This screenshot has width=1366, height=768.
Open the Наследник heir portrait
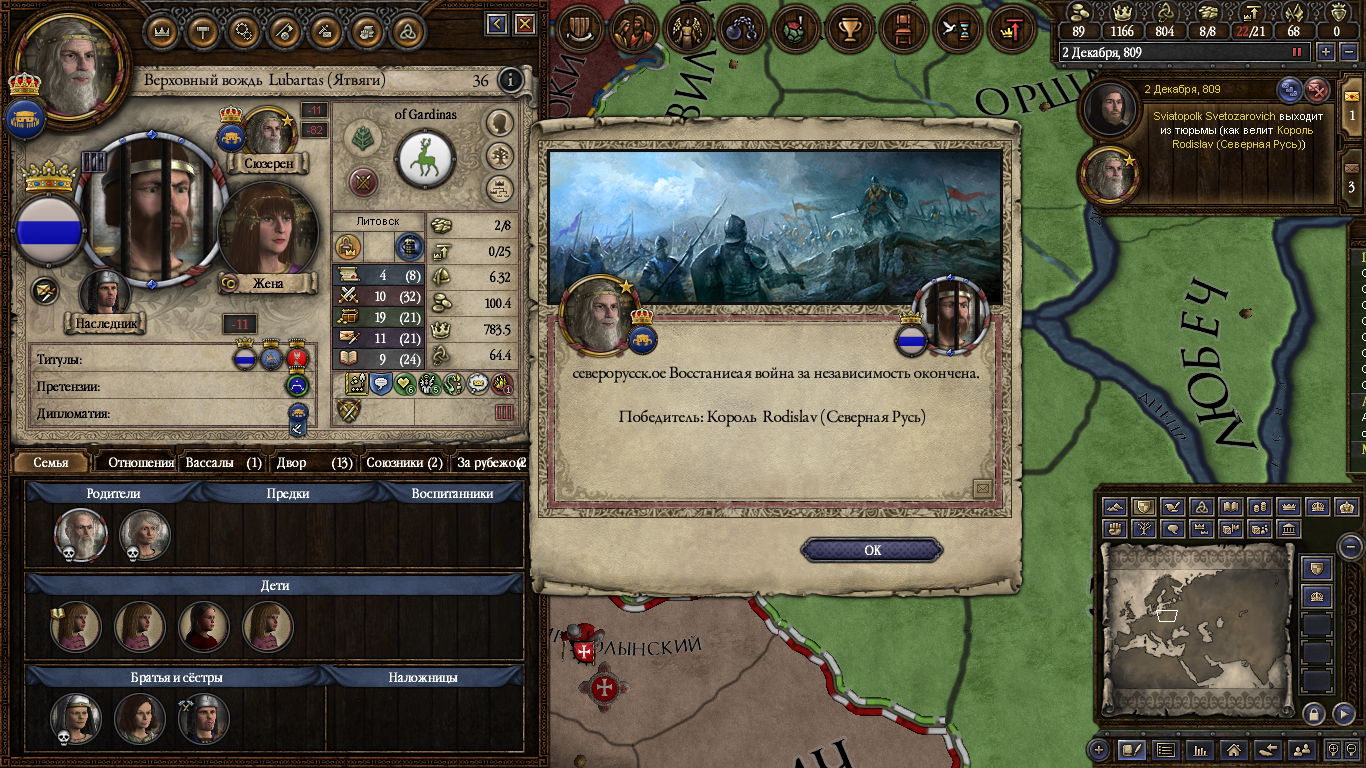[106, 294]
